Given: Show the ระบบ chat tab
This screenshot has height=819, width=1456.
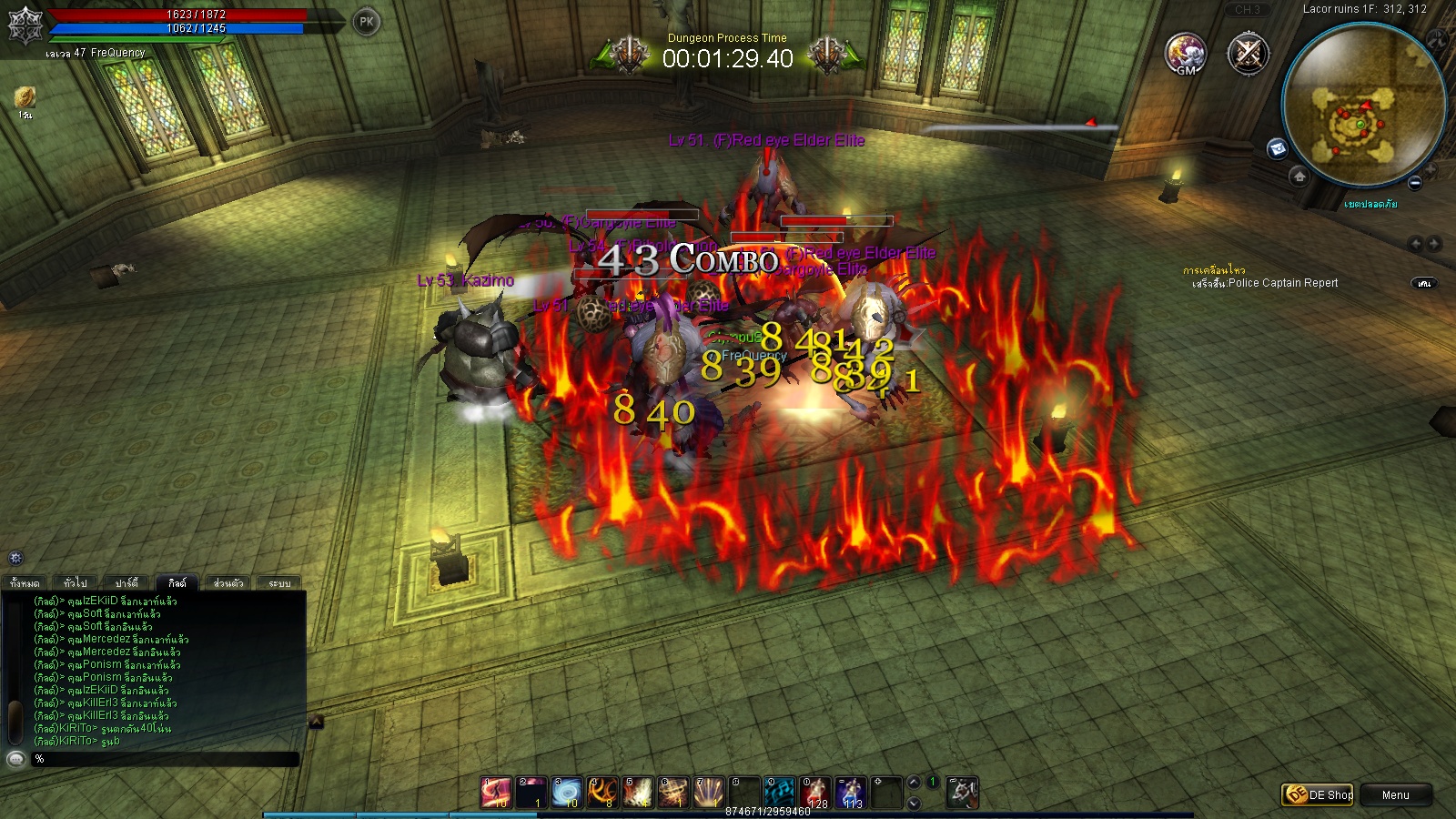Looking at the screenshot, I should [279, 582].
